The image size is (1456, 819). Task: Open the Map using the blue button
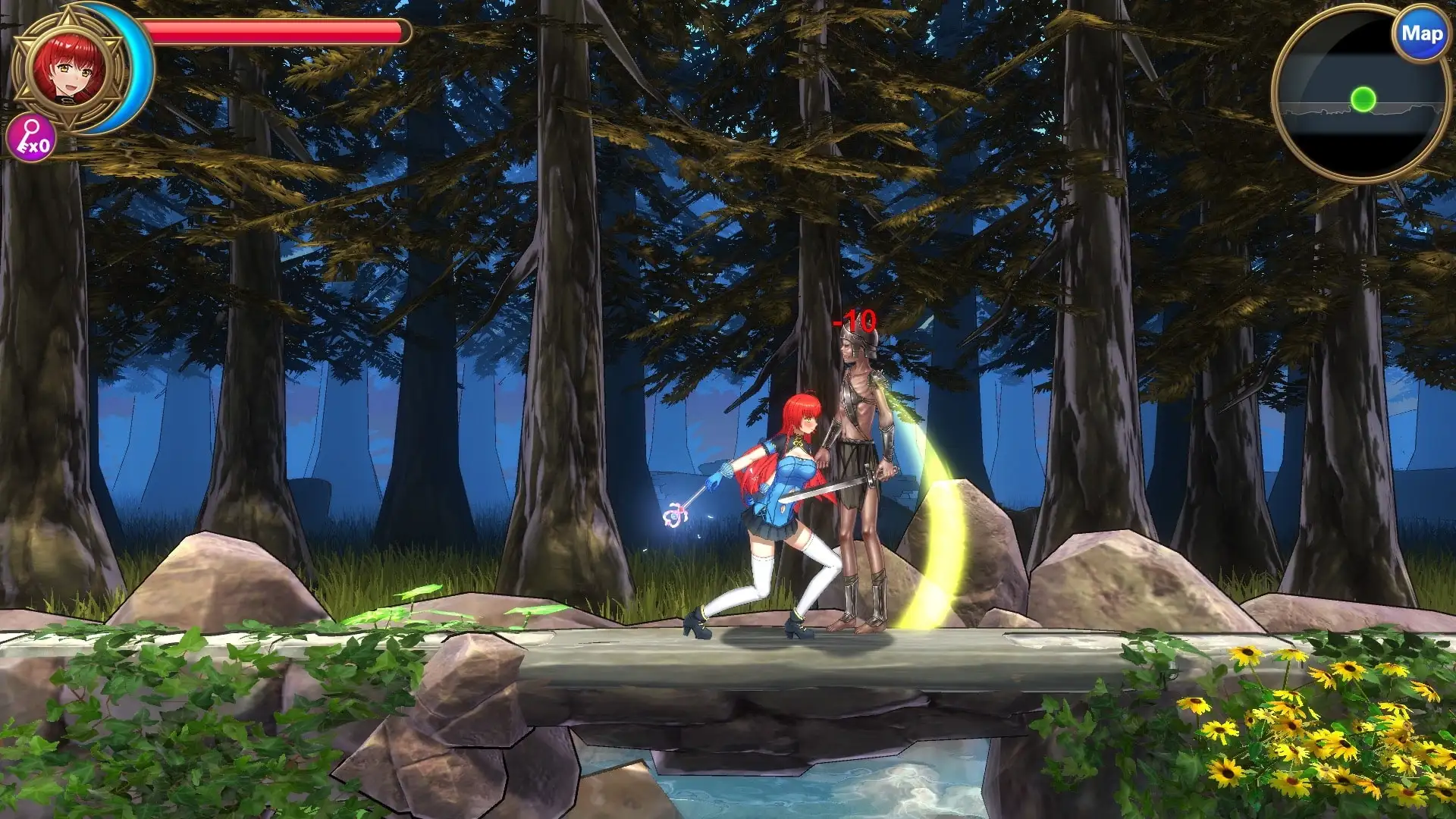[x=1421, y=35]
